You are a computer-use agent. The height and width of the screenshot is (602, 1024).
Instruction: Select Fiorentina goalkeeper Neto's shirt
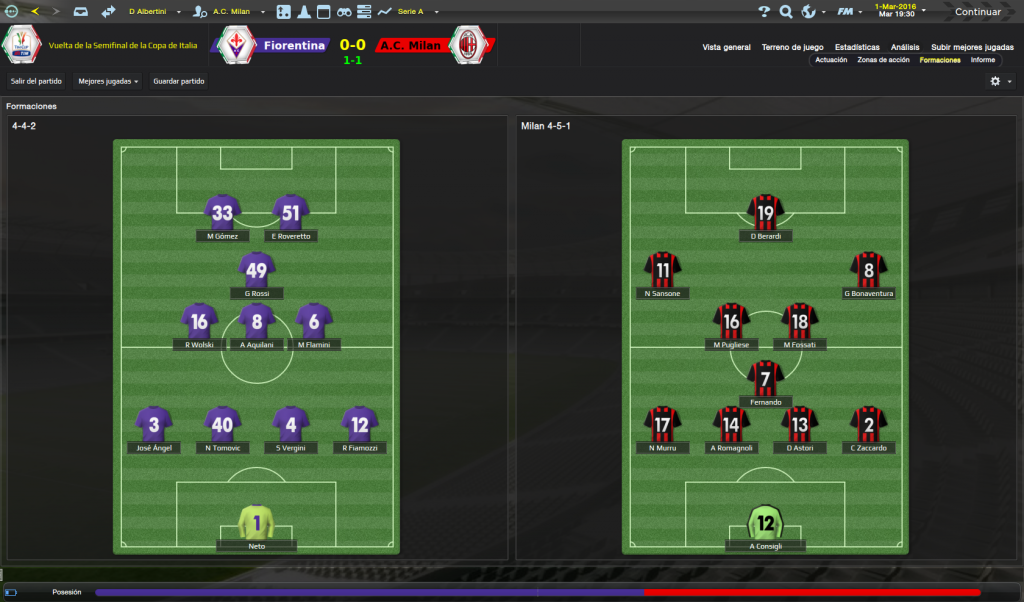256,522
